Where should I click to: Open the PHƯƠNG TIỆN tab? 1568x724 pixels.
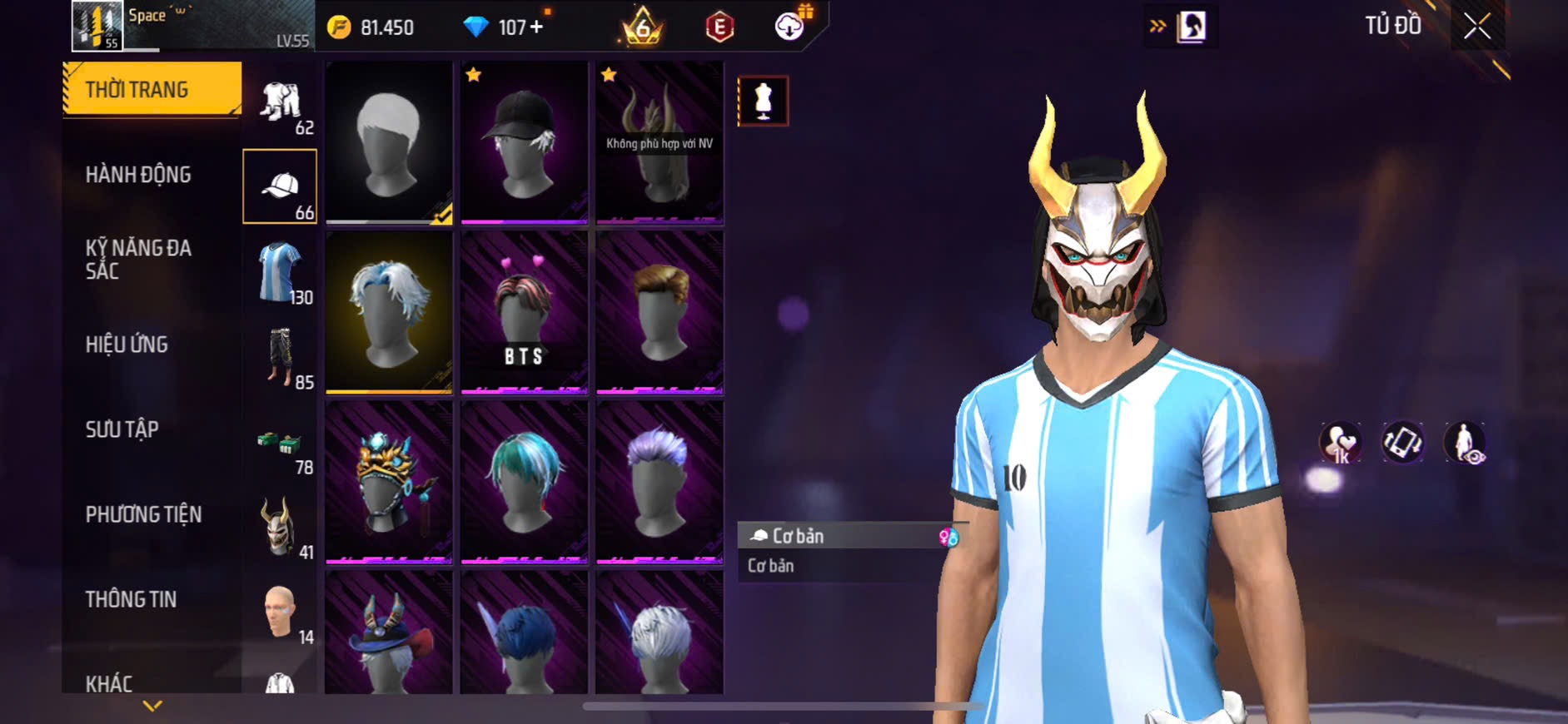[143, 514]
